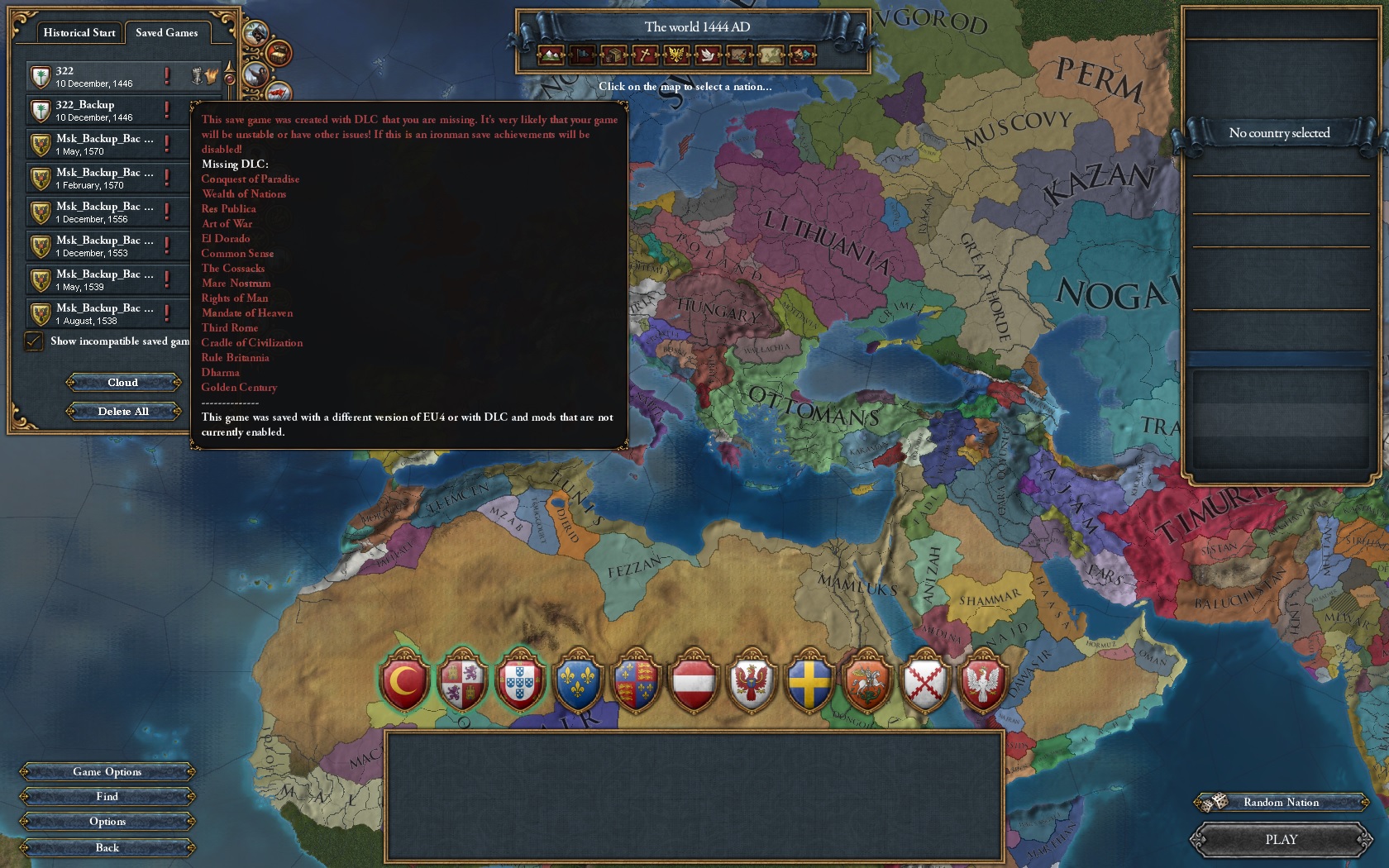
Task: Click the culture masks mapmode icon
Action: 803,56
